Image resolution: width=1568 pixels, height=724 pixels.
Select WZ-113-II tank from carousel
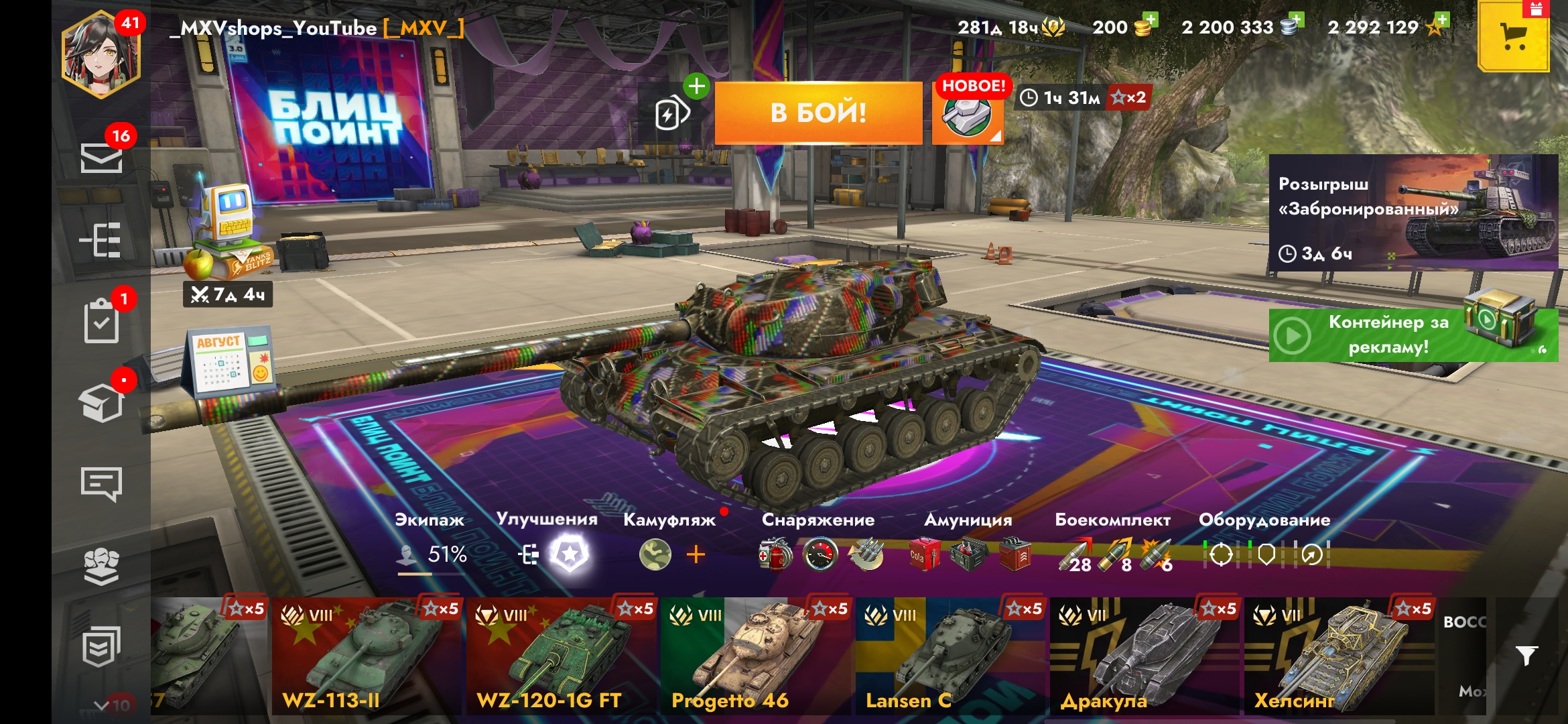pos(367,656)
